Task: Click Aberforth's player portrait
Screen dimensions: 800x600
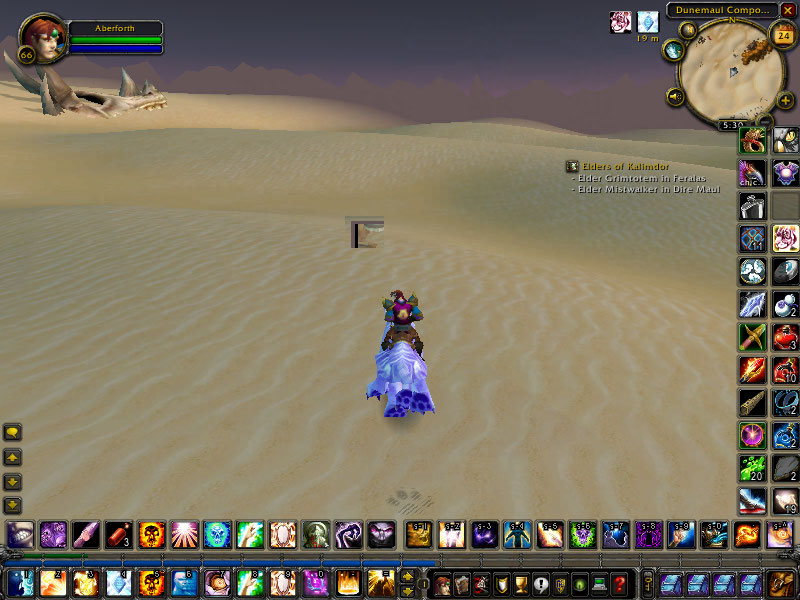Action: 40,37
